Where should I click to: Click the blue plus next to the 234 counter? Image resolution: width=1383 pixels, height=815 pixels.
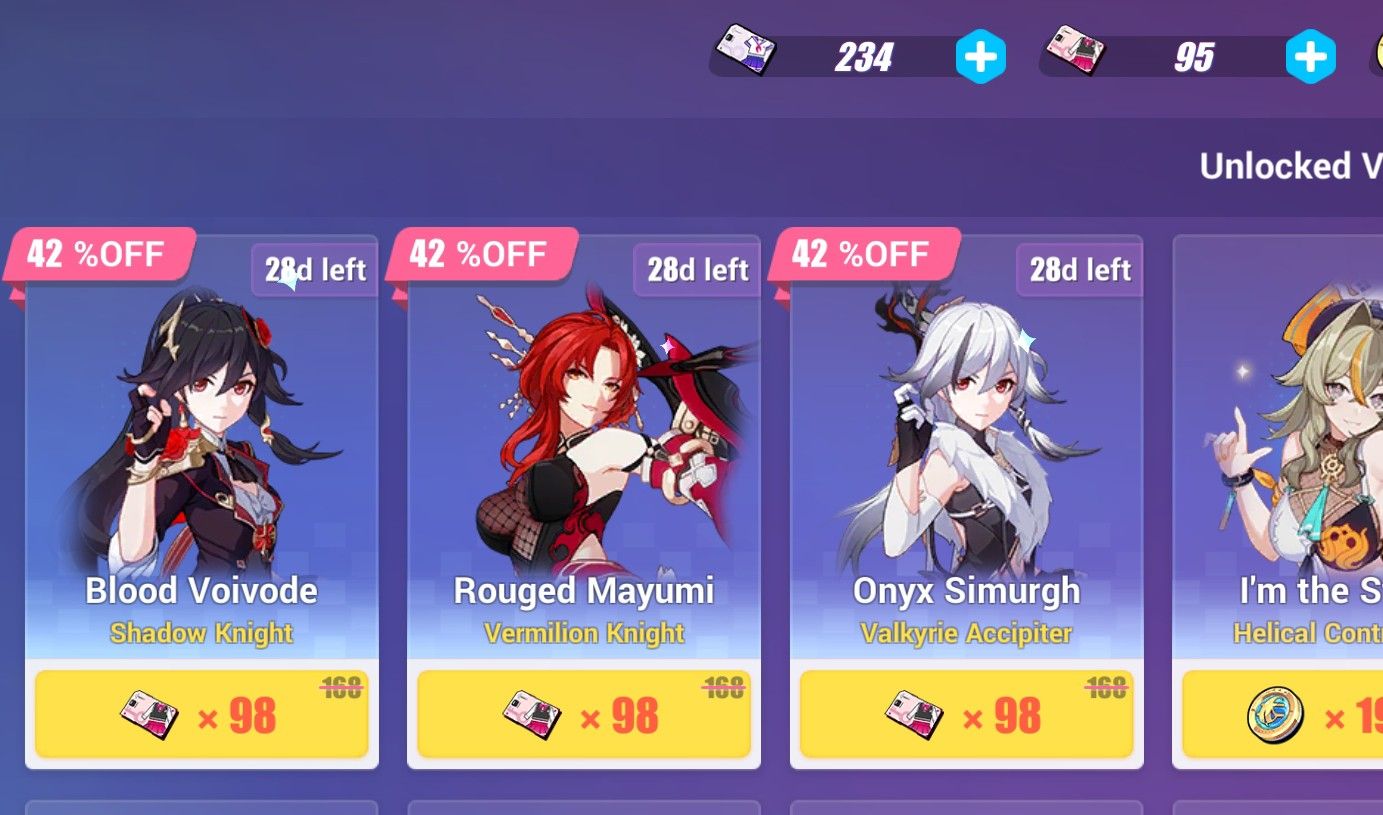981,57
